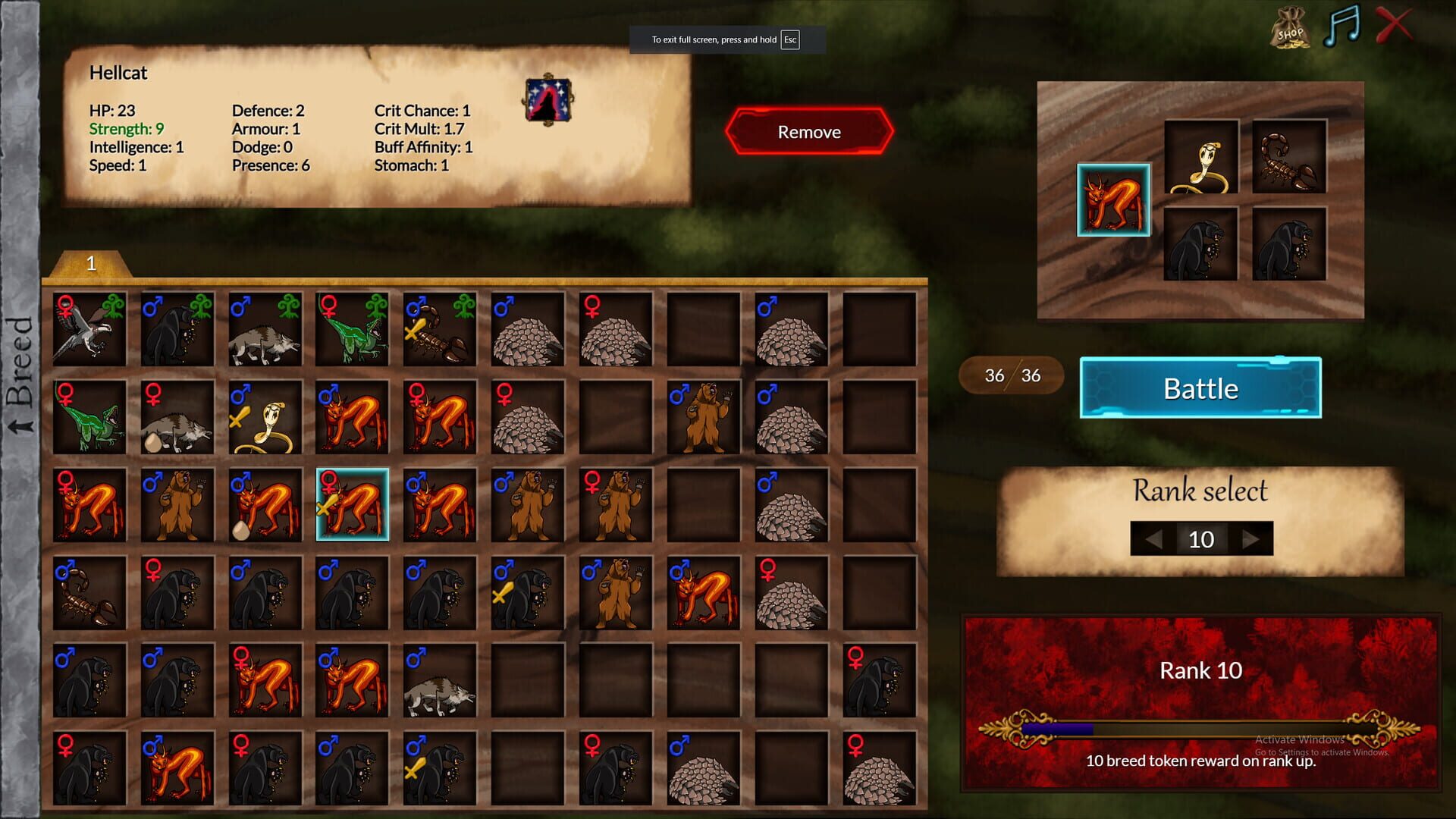Click Remove to unequip the Hellcat
This screenshot has width=1456, height=819.
[808, 132]
